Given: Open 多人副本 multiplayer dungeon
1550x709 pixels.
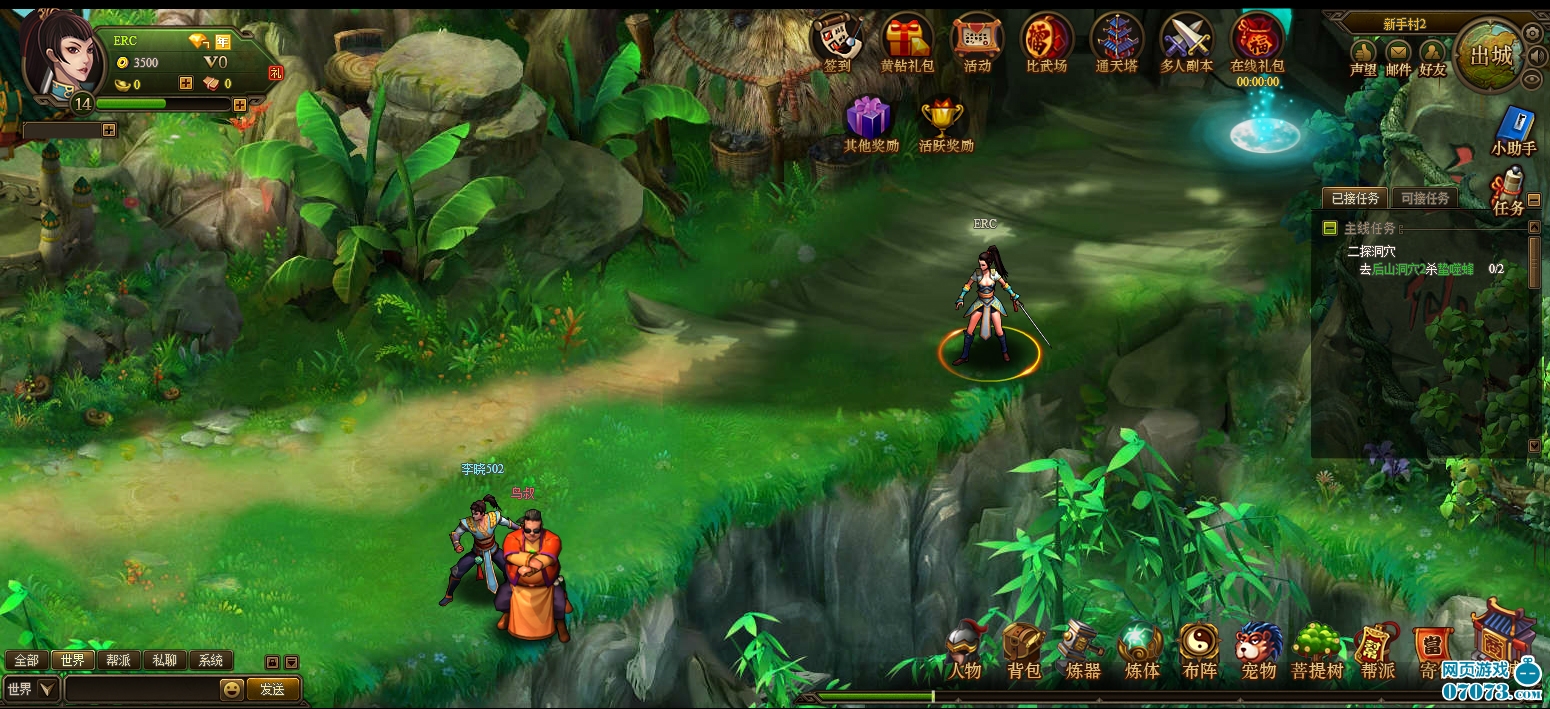Looking at the screenshot, I should (x=1186, y=40).
